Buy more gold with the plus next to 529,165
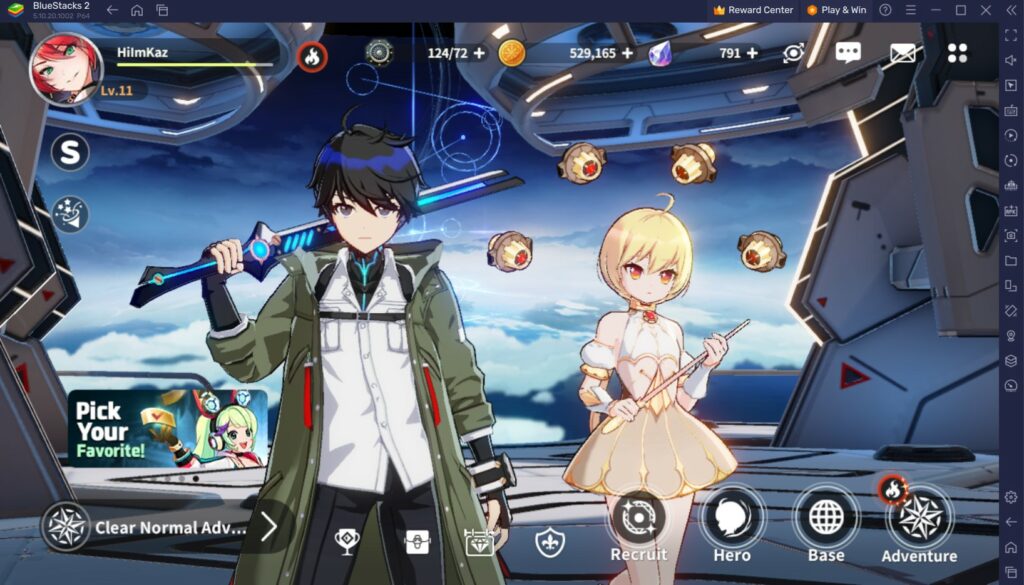Screen dimensions: 1024x585 pos(628,53)
